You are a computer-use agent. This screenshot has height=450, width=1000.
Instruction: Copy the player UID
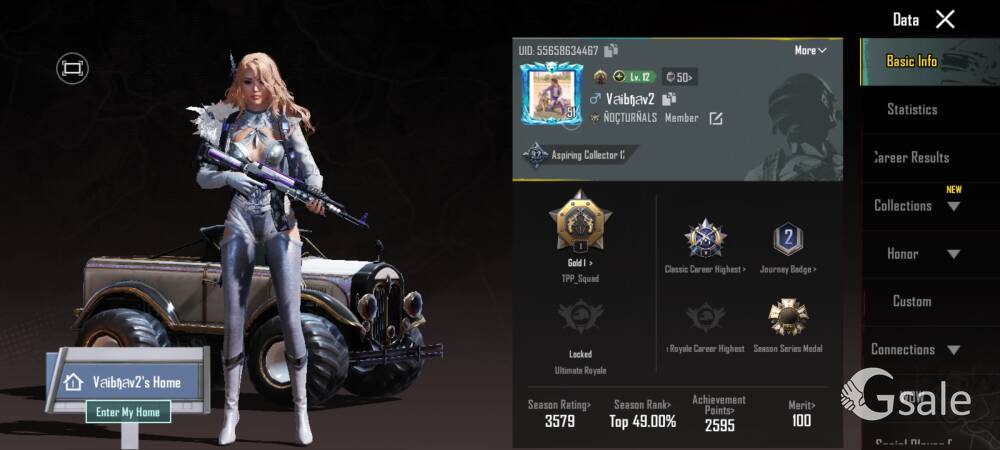[x=611, y=50]
